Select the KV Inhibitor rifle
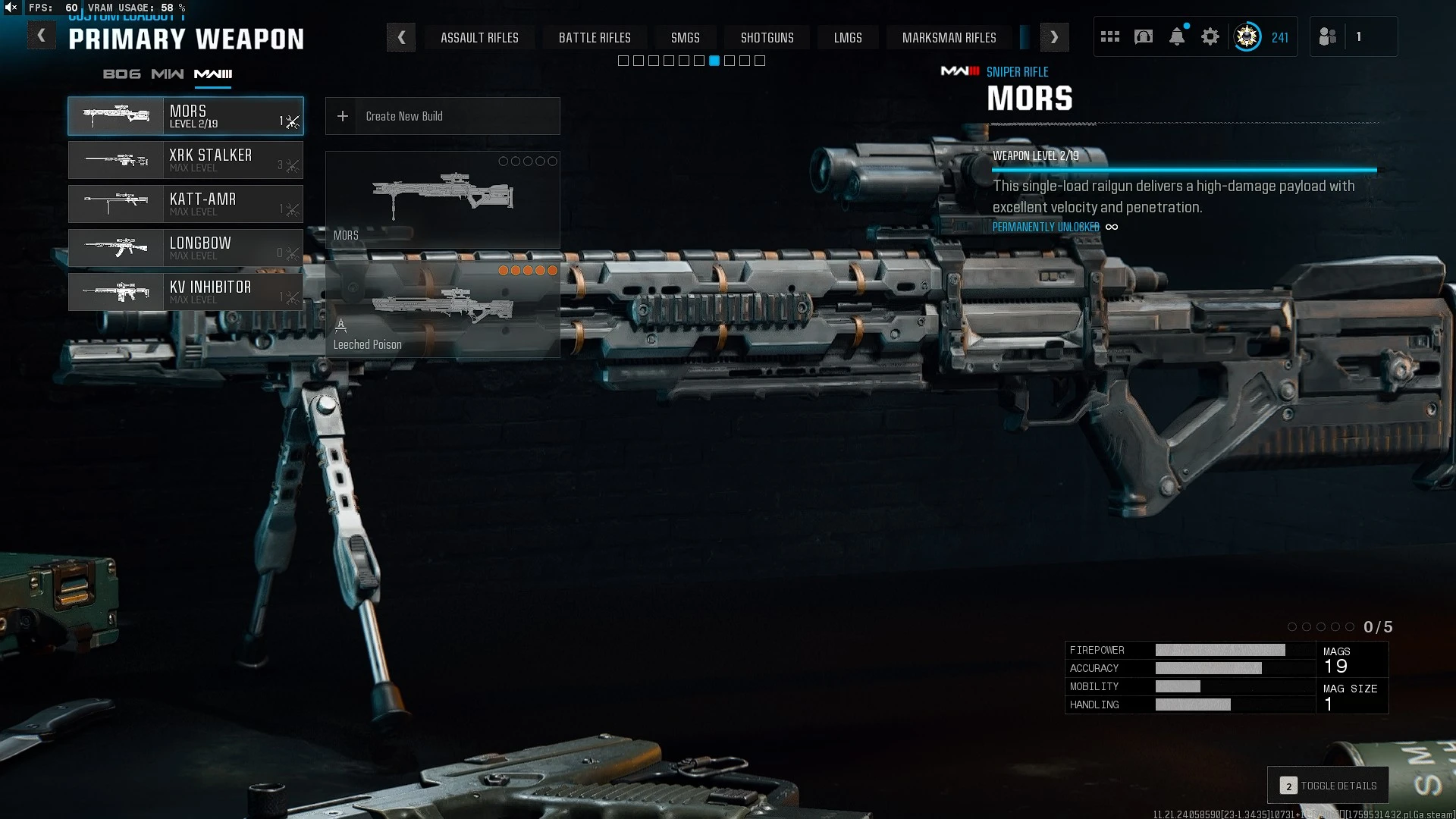The height and width of the screenshot is (819, 1456). point(186,292)
